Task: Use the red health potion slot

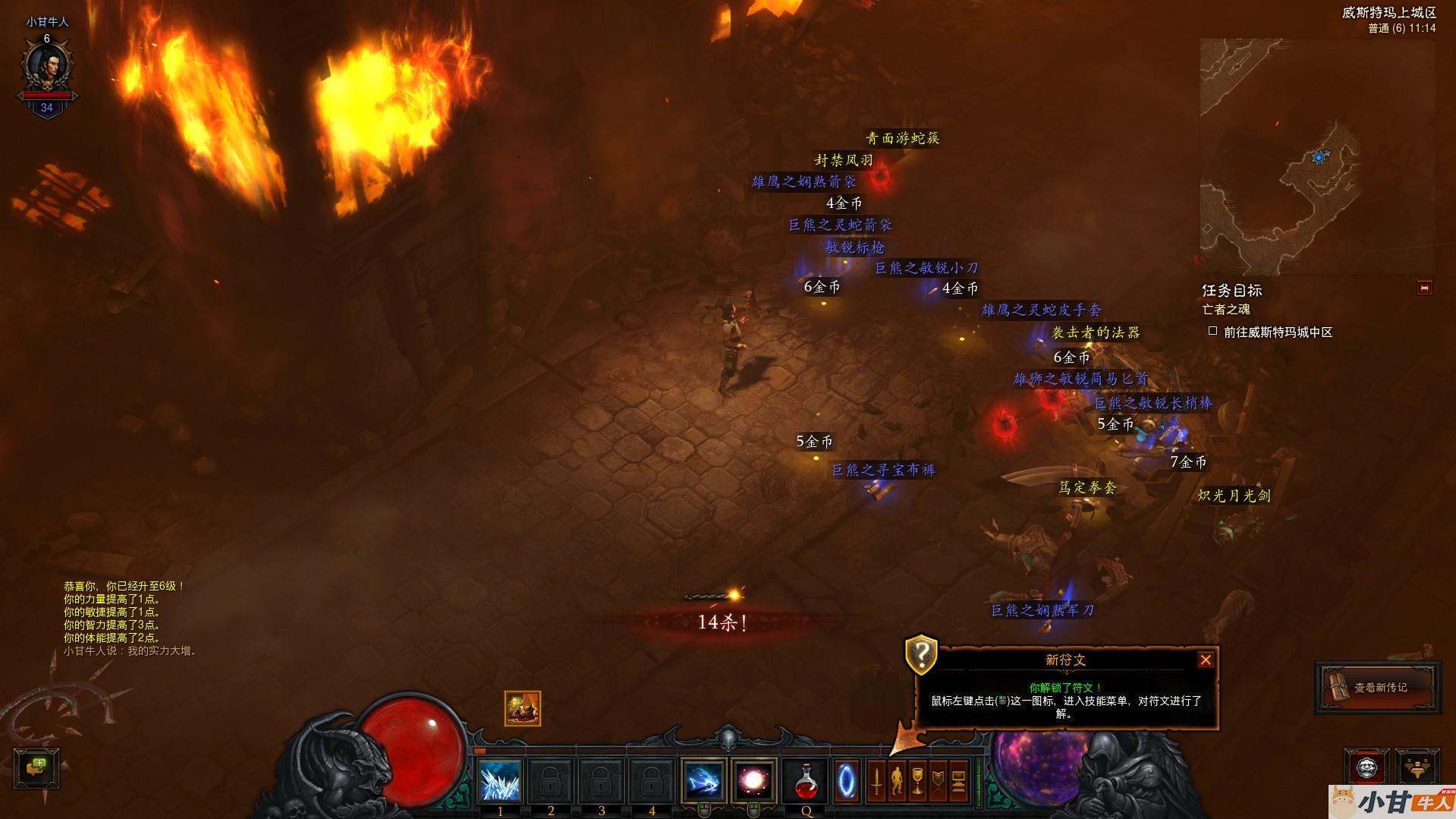Action: click(806, 782)
